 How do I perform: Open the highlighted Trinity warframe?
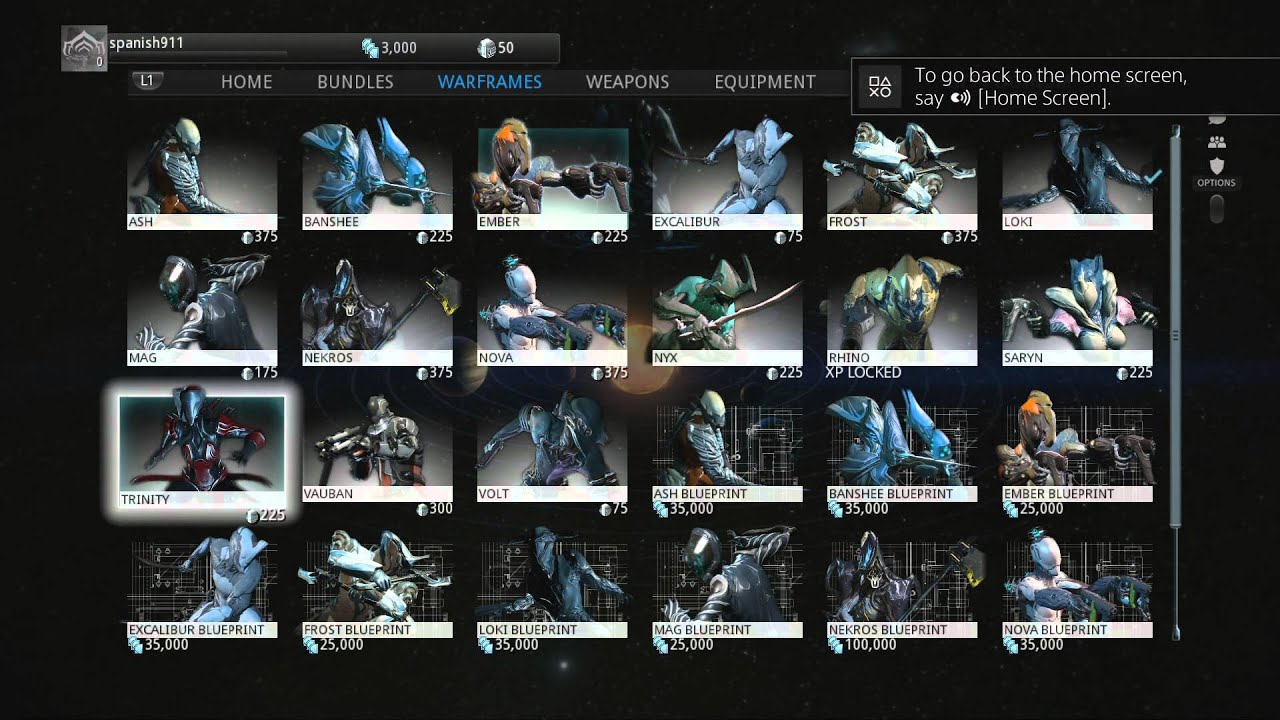(x=202, y=449)
